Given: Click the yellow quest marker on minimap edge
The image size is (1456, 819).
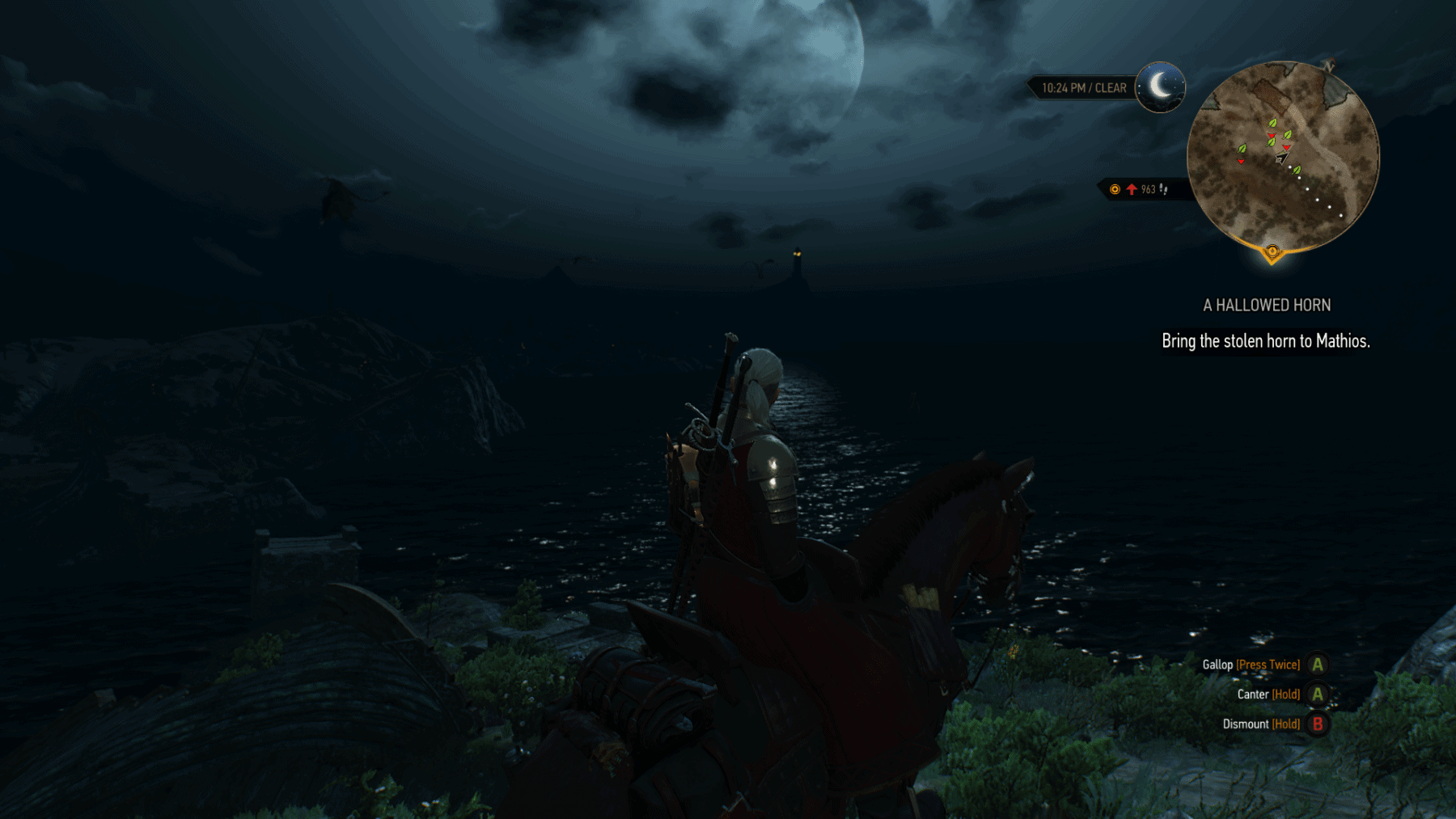Looking at the screenshot, I should tap(1272, 253).
